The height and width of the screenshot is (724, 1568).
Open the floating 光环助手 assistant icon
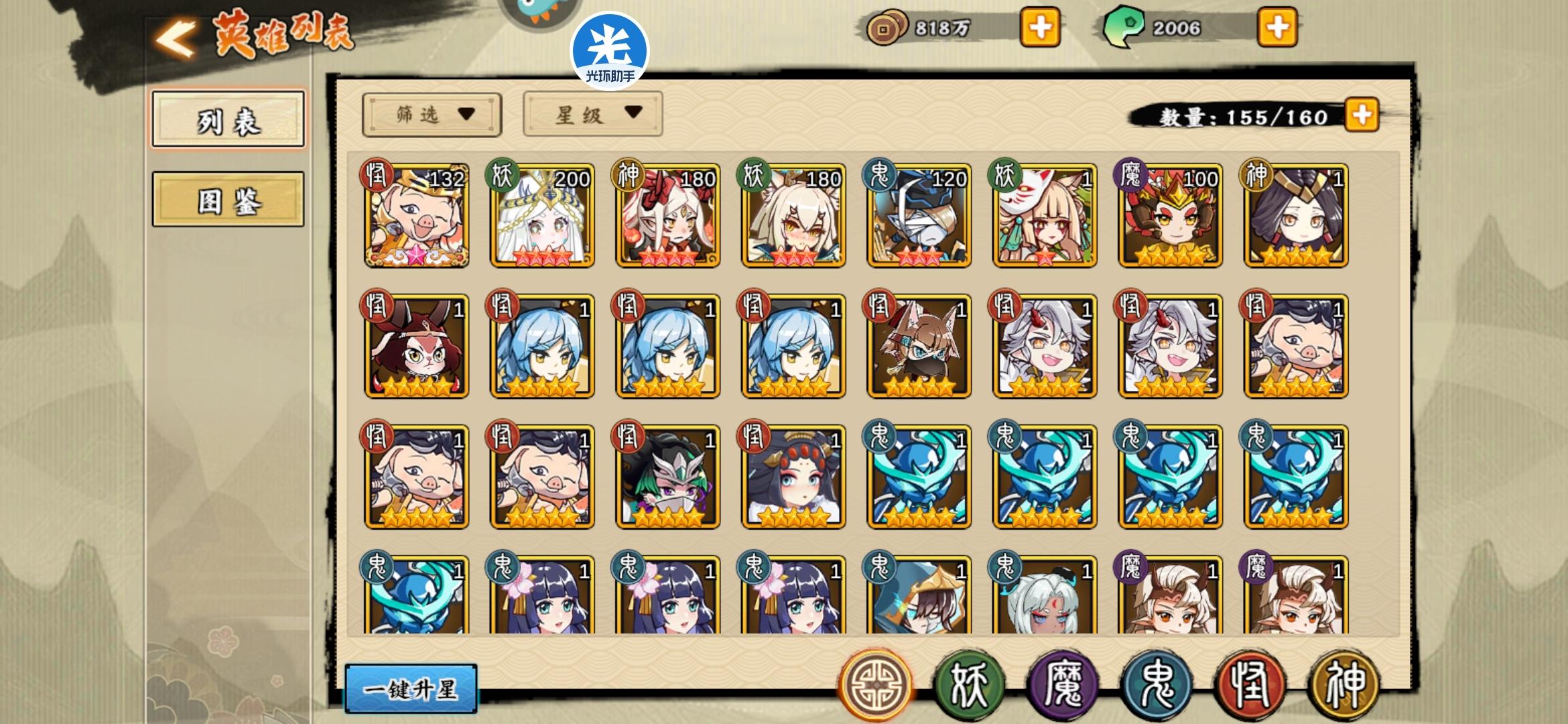tap(611, 50)
